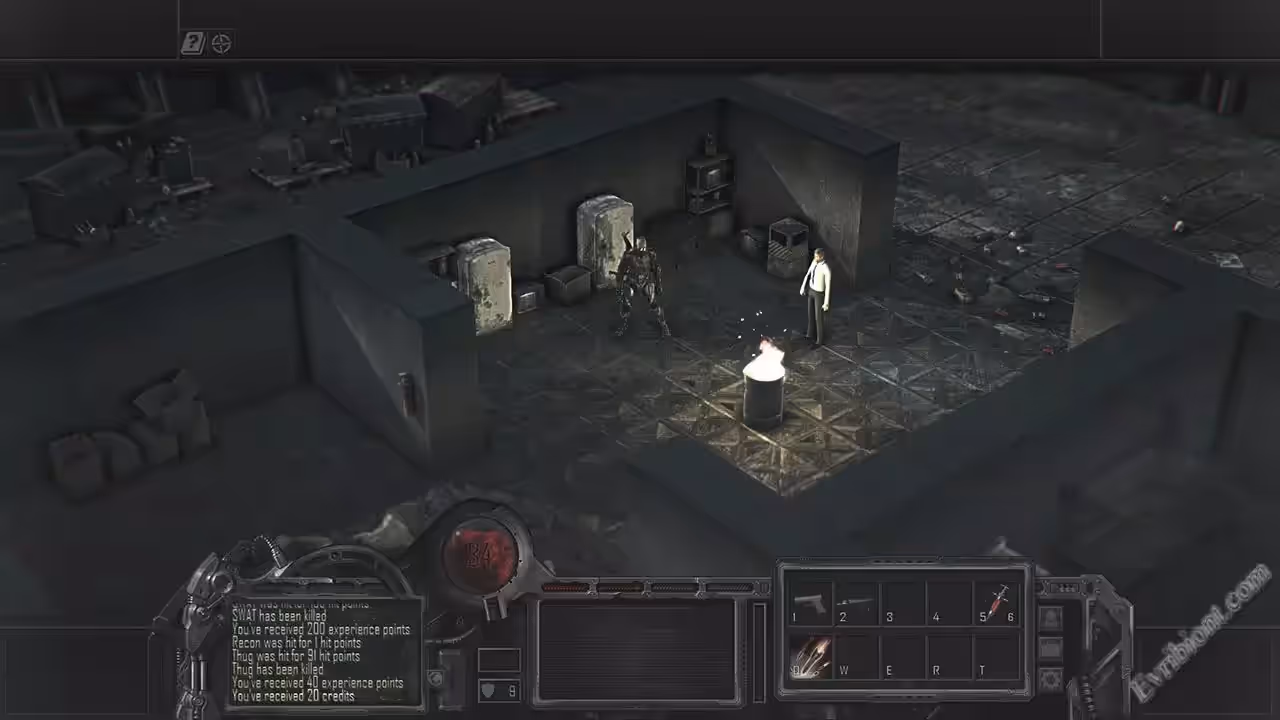The image size is (1280, 720).
Task: Click the gear button beside hotbar
Action: (x=1051, y=679)
